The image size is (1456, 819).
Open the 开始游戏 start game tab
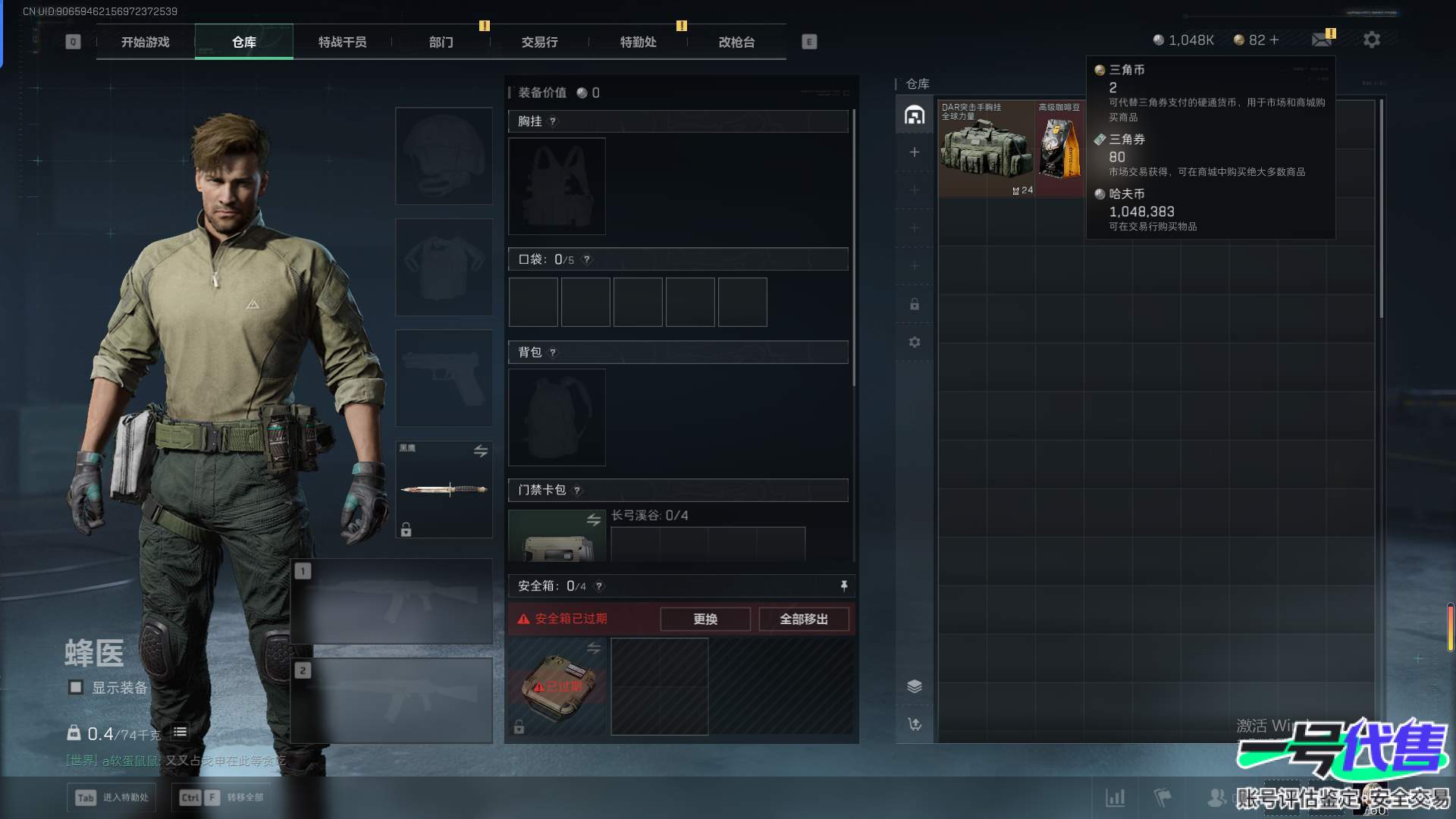[145, 42]
